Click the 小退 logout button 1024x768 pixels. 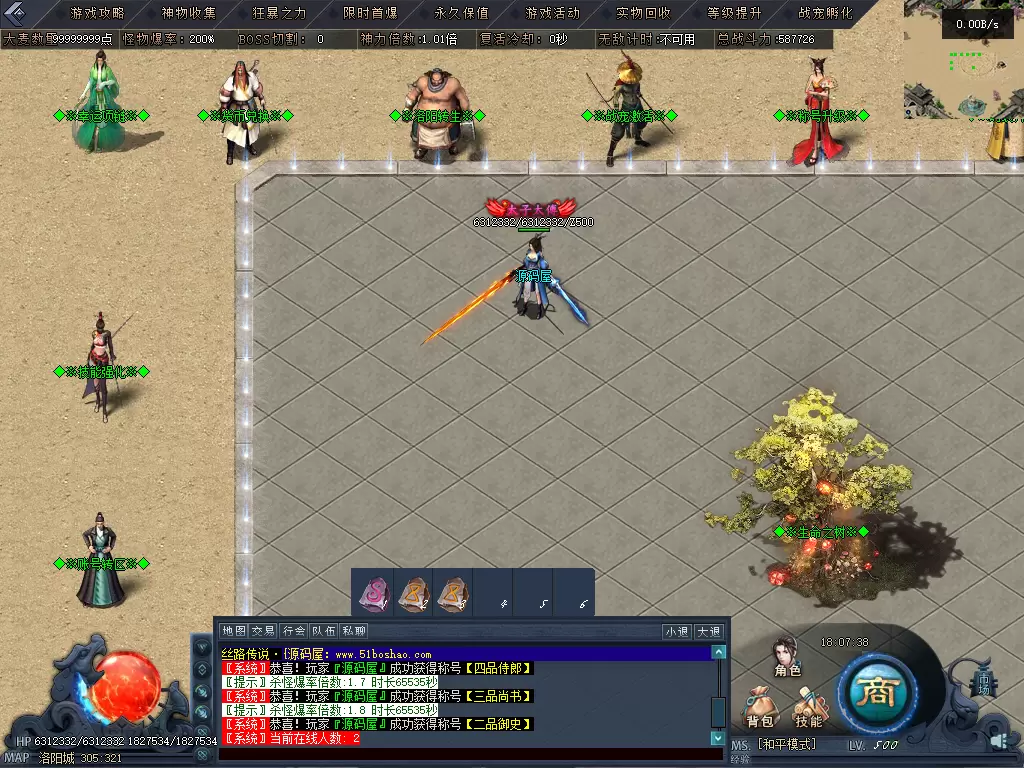(x=677, y=631)
